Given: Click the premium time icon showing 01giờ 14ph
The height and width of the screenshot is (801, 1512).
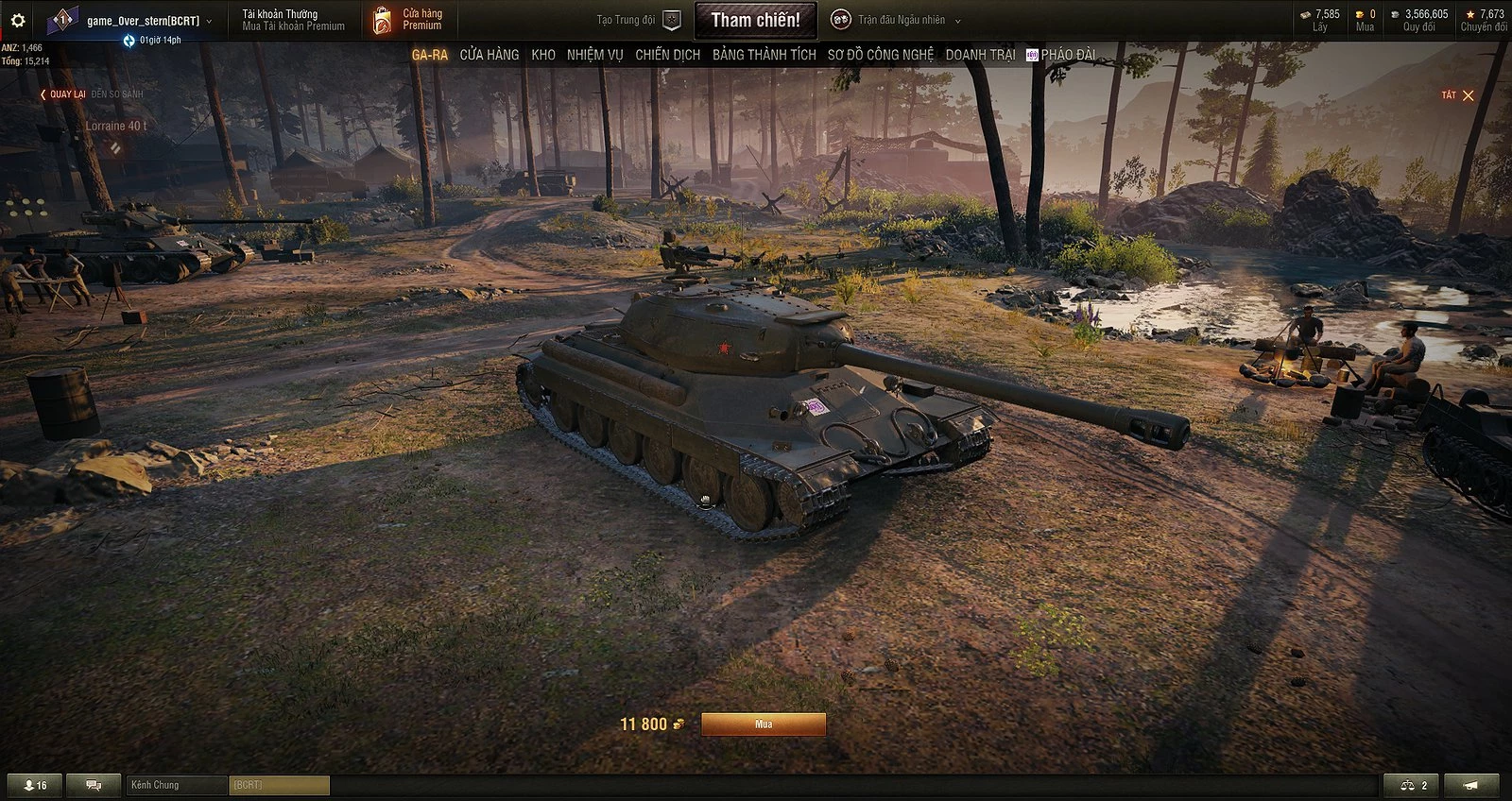Looking at the screenshot, I should 128,40.
